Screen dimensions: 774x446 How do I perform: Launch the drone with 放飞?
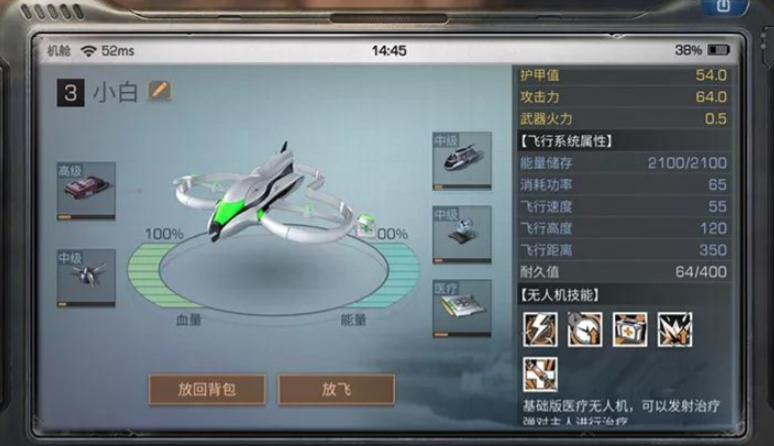pos(336,388)
